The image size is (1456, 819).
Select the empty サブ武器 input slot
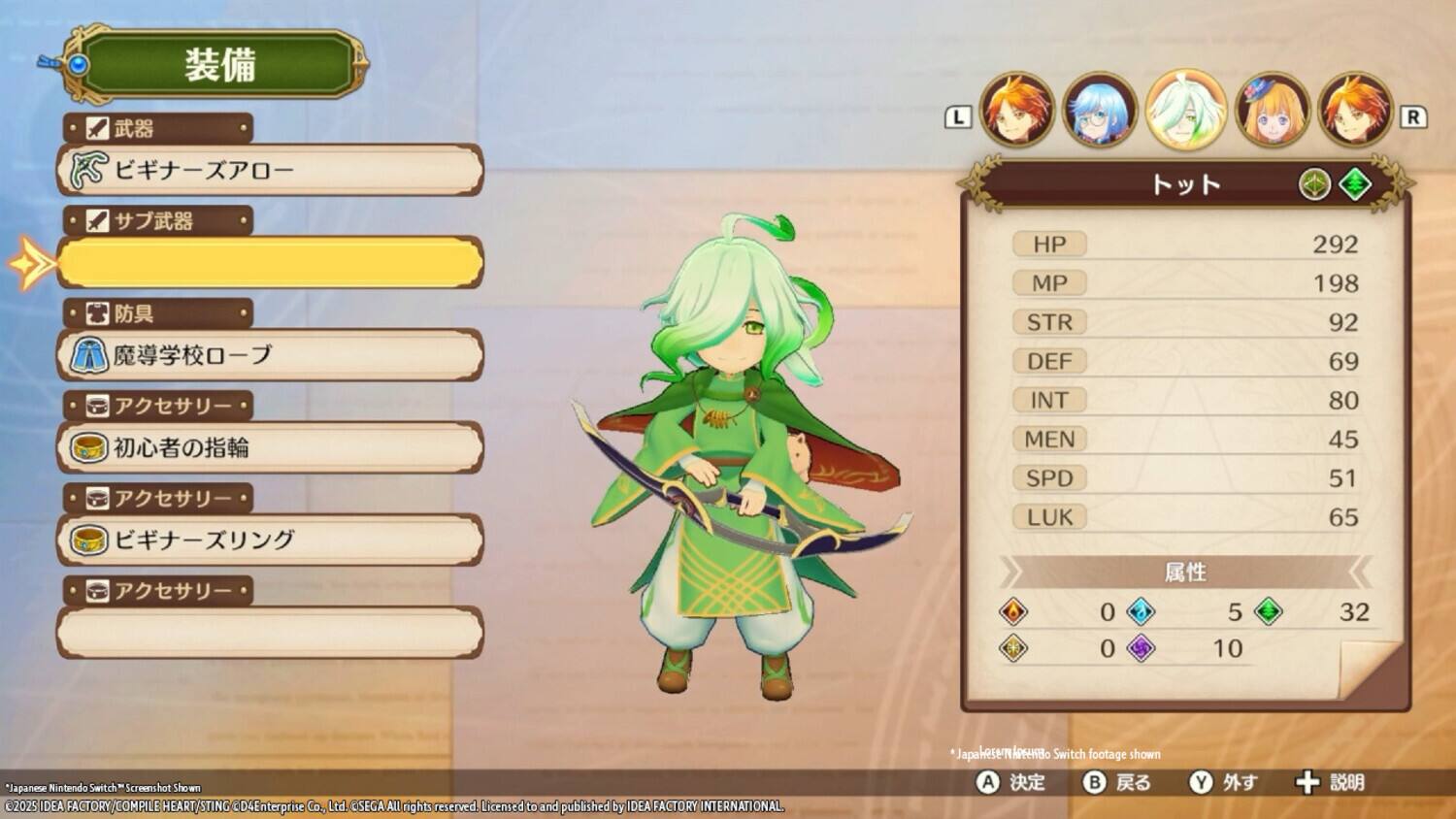click(270, 262)
